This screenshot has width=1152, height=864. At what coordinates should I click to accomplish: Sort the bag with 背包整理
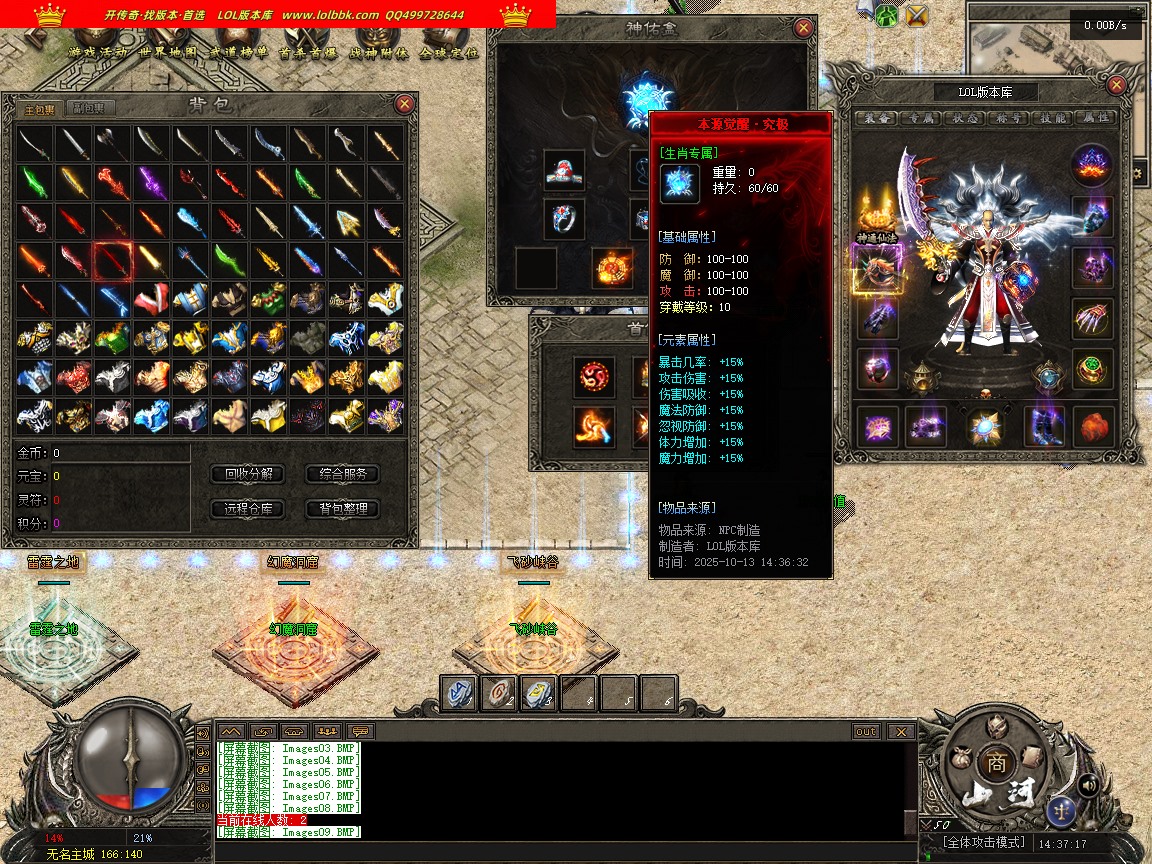click(342, 509)
